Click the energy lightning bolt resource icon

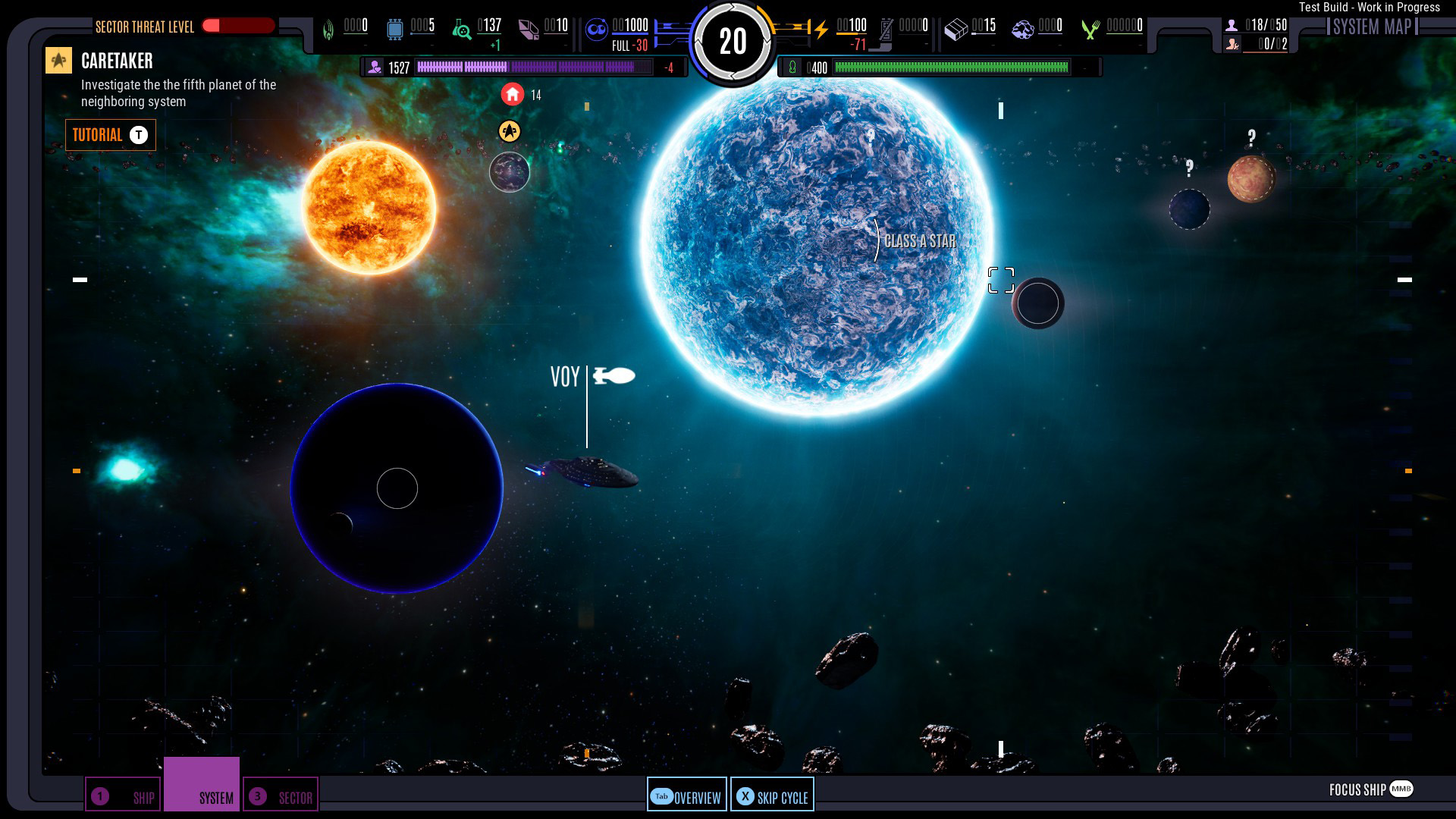coord(821,30)
